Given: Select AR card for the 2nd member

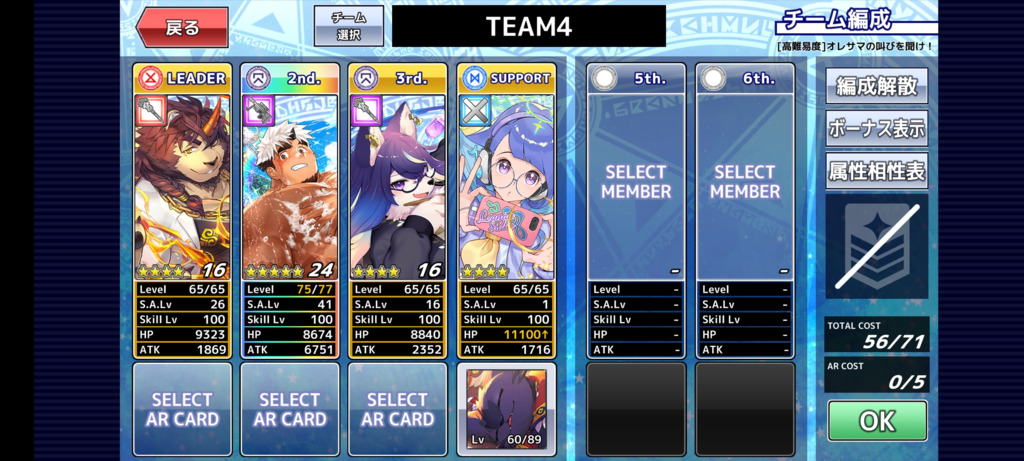Looking at the screenshot, I should 290,409.
